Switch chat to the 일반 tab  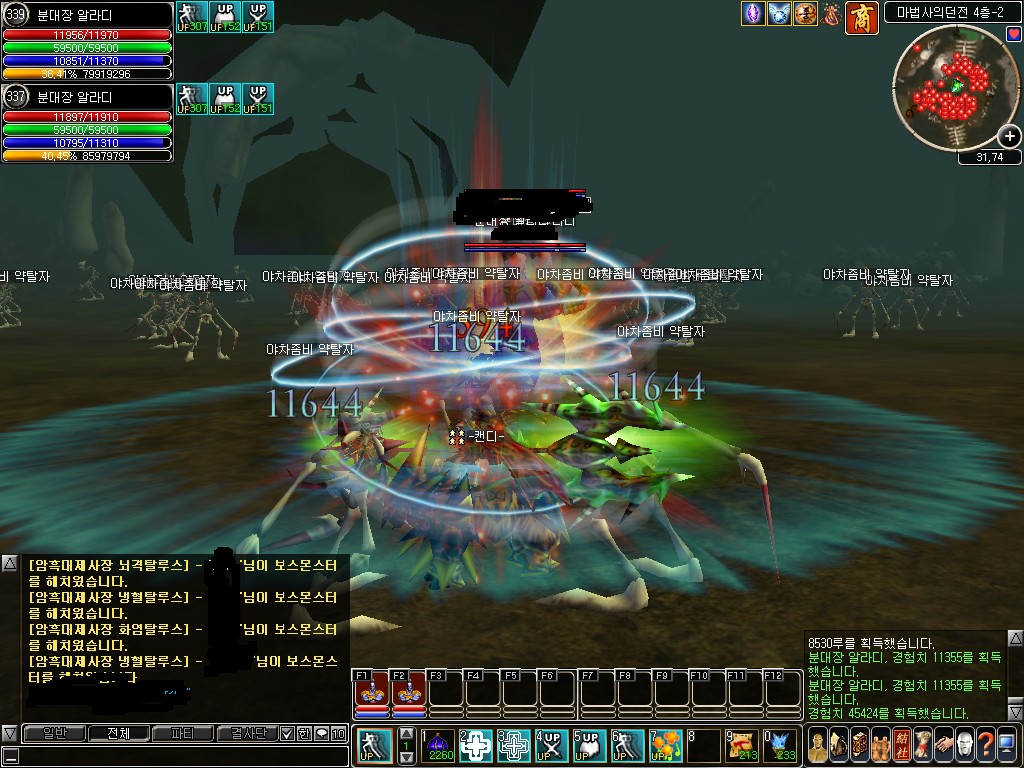(x=53, y=733)
